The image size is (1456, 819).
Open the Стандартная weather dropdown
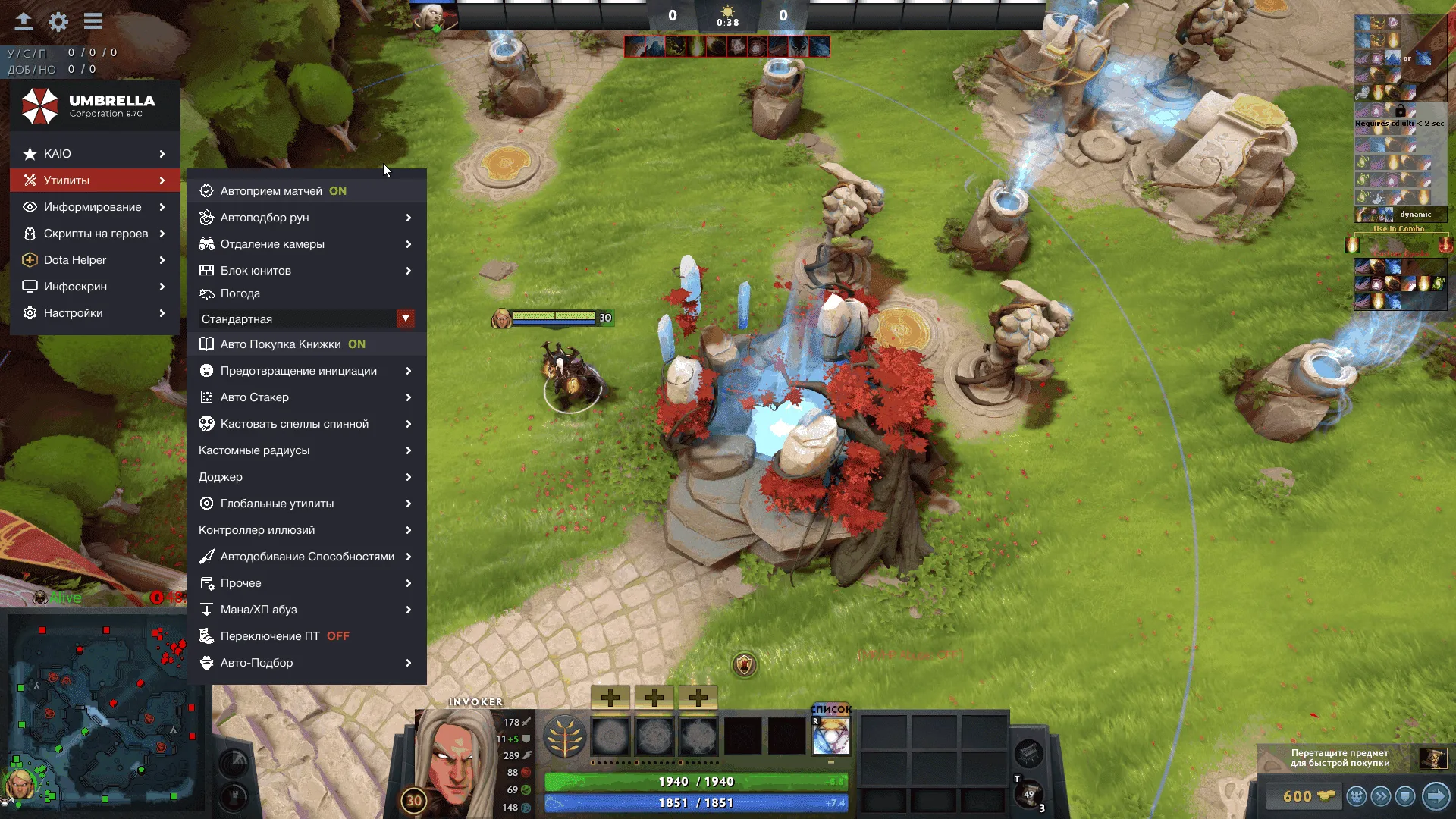click(406, 318)
